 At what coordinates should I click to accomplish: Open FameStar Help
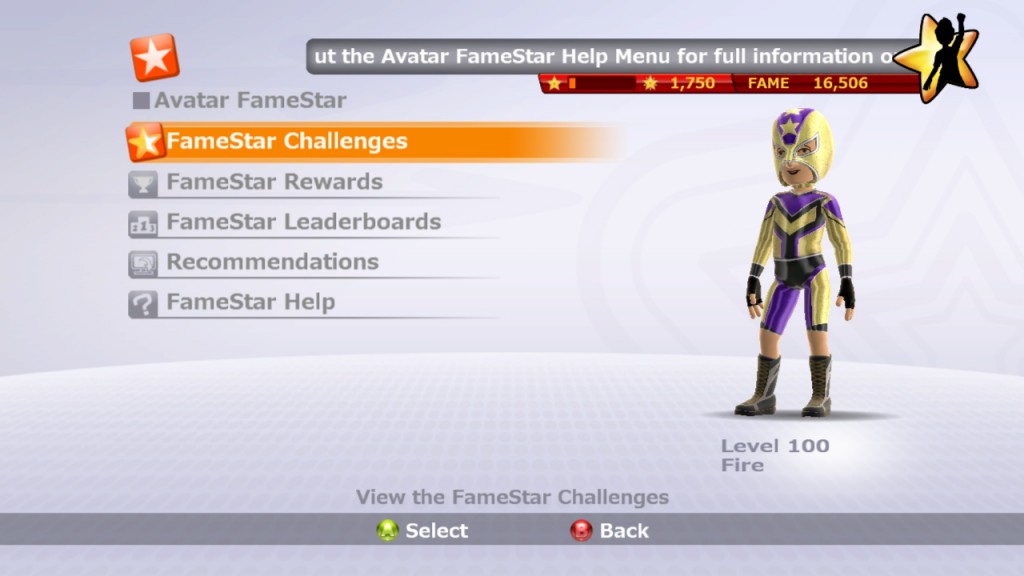(x=250, y=302)
